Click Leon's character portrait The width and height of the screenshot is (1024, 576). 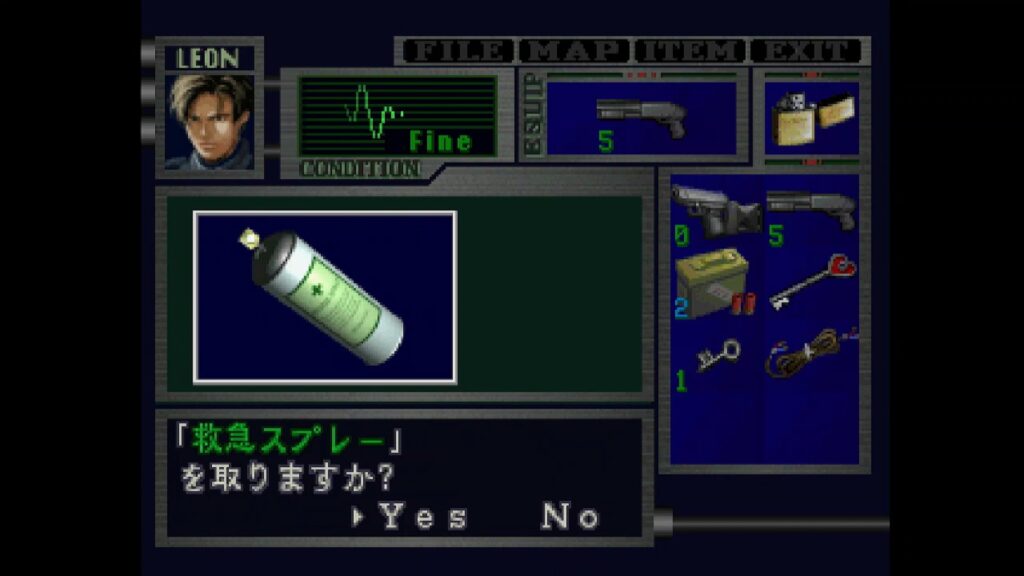click(x=209, y=120)
